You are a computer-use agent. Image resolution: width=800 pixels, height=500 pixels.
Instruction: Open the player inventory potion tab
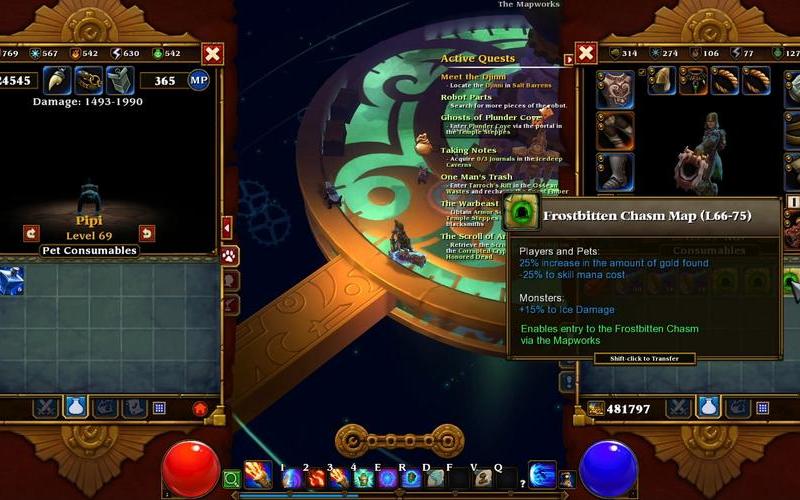click(707, 407)
